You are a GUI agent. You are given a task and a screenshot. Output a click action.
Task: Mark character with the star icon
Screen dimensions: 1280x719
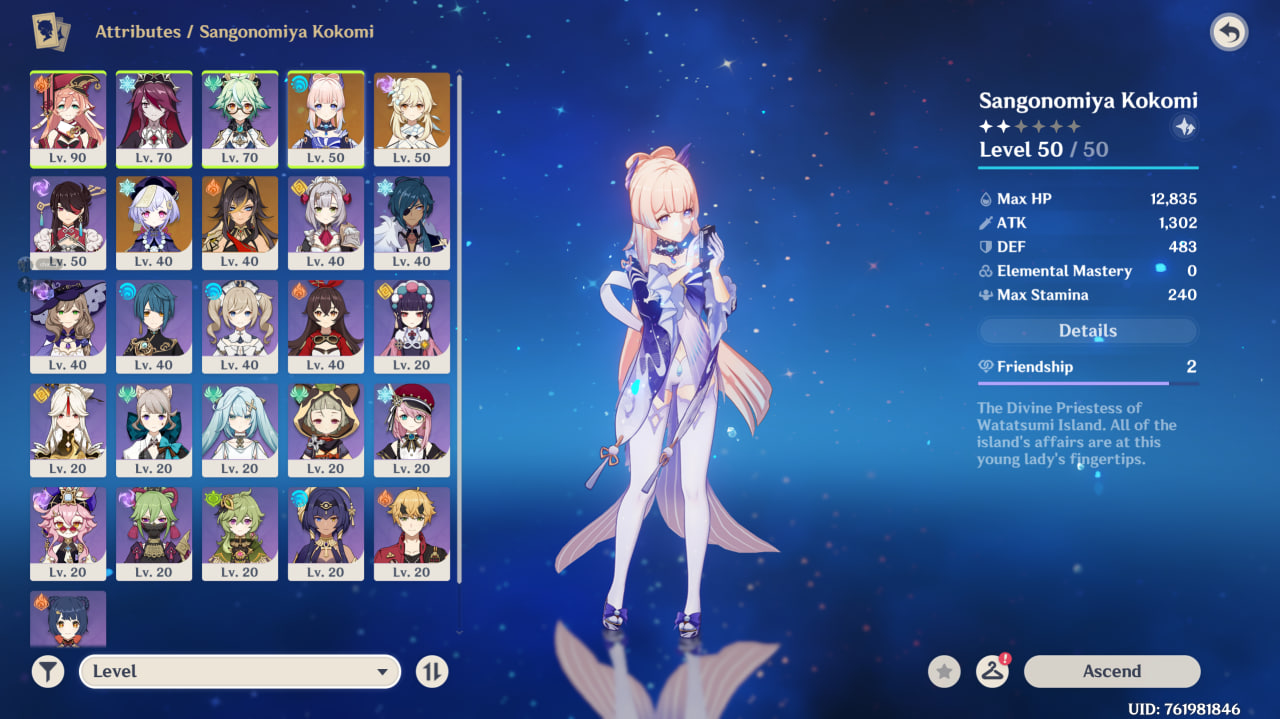click(x=944, y=671)
